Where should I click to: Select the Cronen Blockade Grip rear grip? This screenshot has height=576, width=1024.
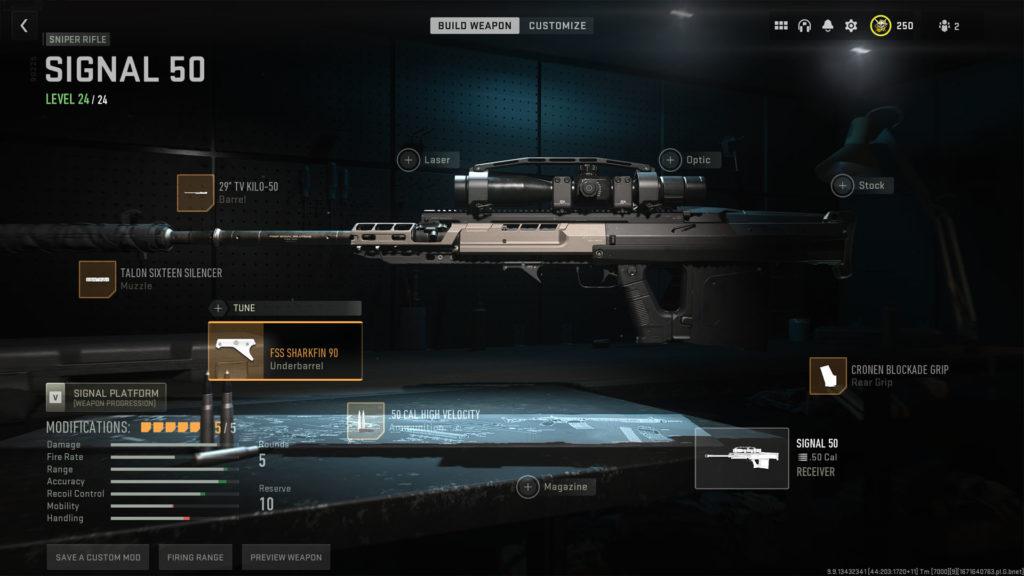tap(828, 375)
